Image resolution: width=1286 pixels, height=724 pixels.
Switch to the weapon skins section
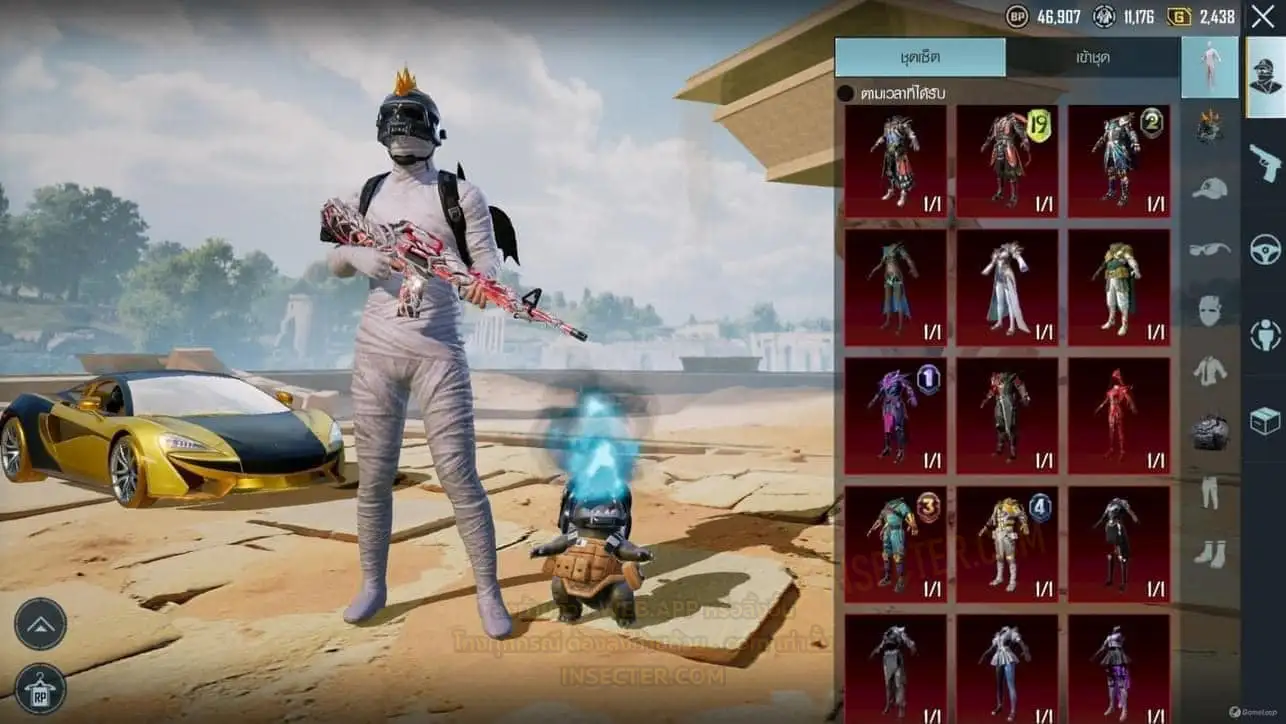click(1265, 162)
